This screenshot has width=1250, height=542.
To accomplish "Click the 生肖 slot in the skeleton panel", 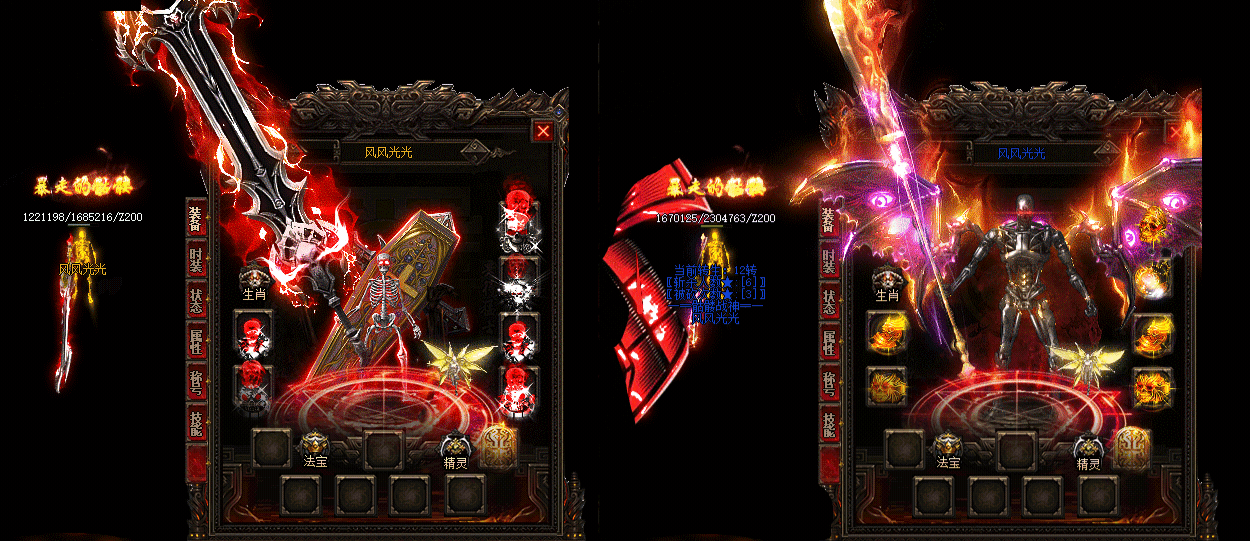I will point(253,284).
